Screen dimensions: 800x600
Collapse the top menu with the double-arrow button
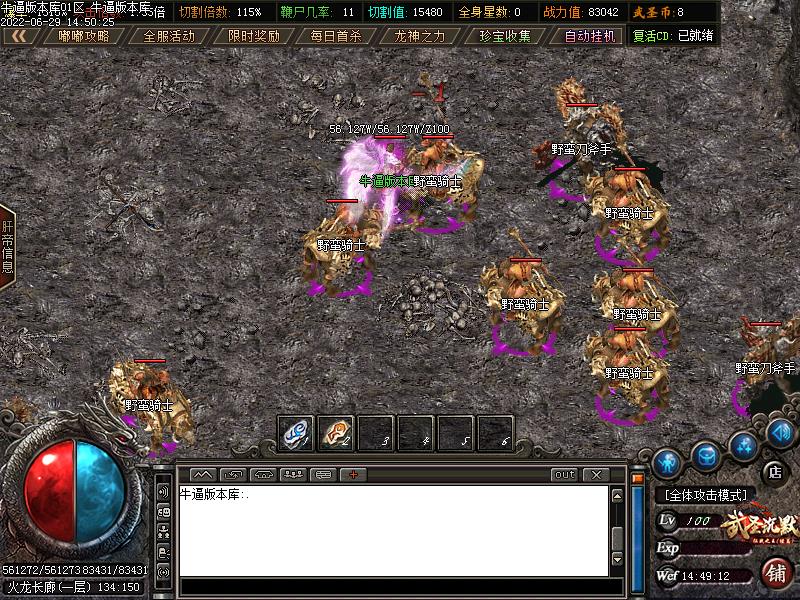tap(20, 36)
